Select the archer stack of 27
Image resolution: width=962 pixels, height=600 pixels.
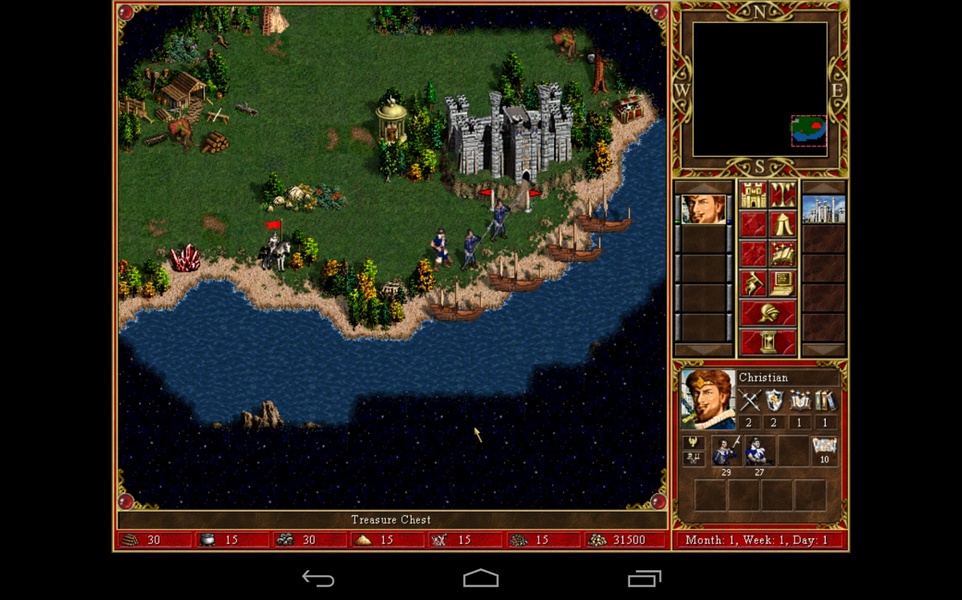coord(758,452)
